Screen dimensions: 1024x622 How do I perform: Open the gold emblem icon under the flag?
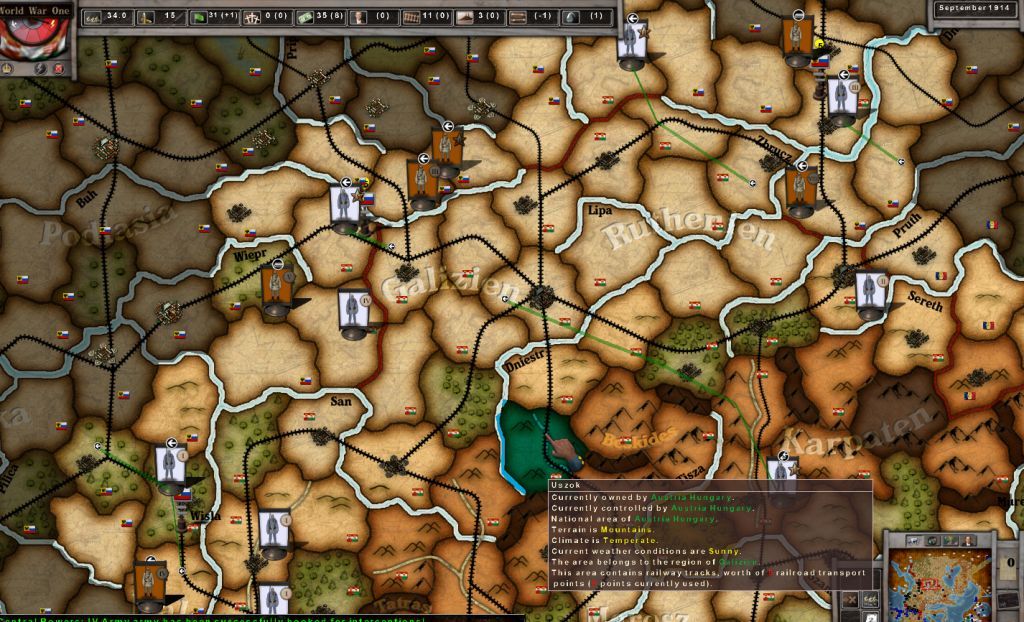[x=9, y=68]
